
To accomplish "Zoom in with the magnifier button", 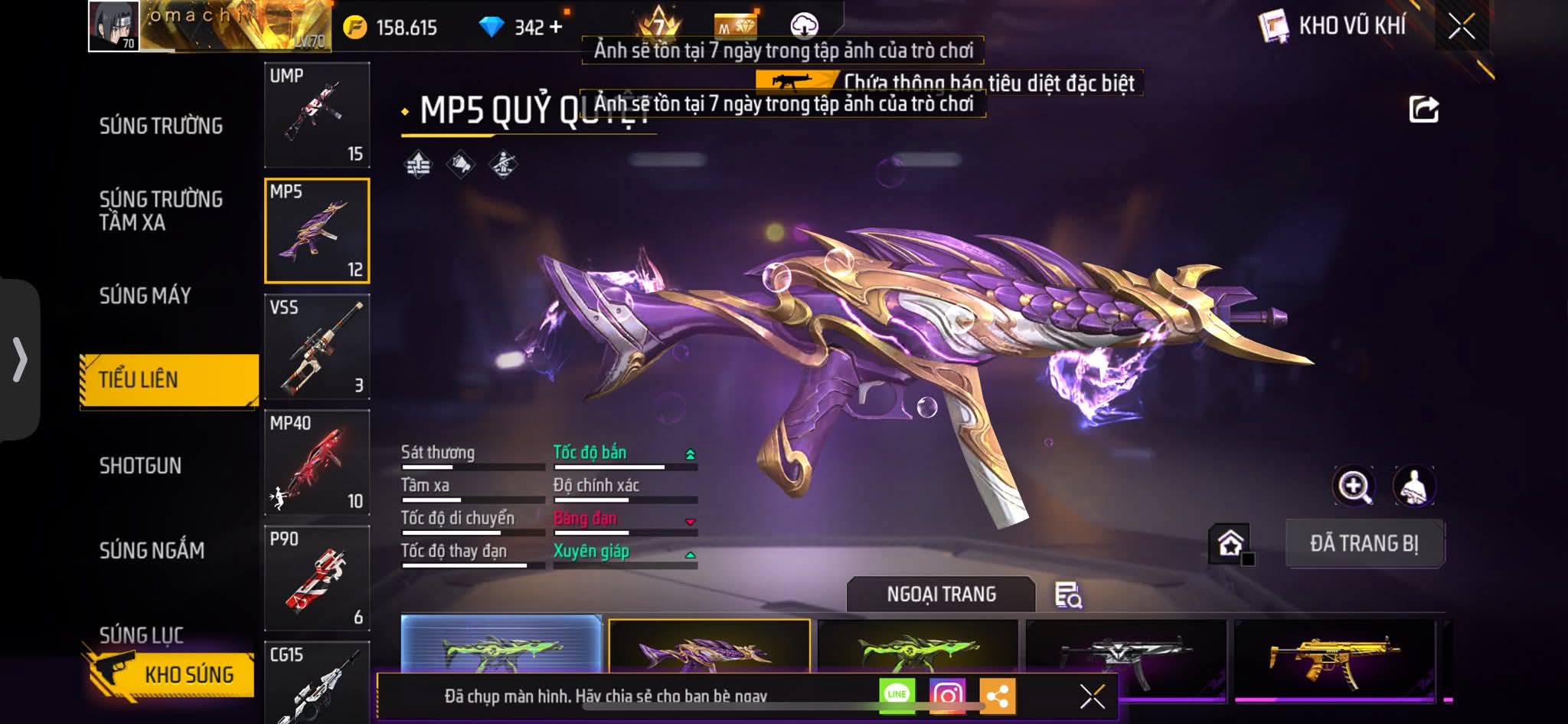I will [x=1354, y=486].
